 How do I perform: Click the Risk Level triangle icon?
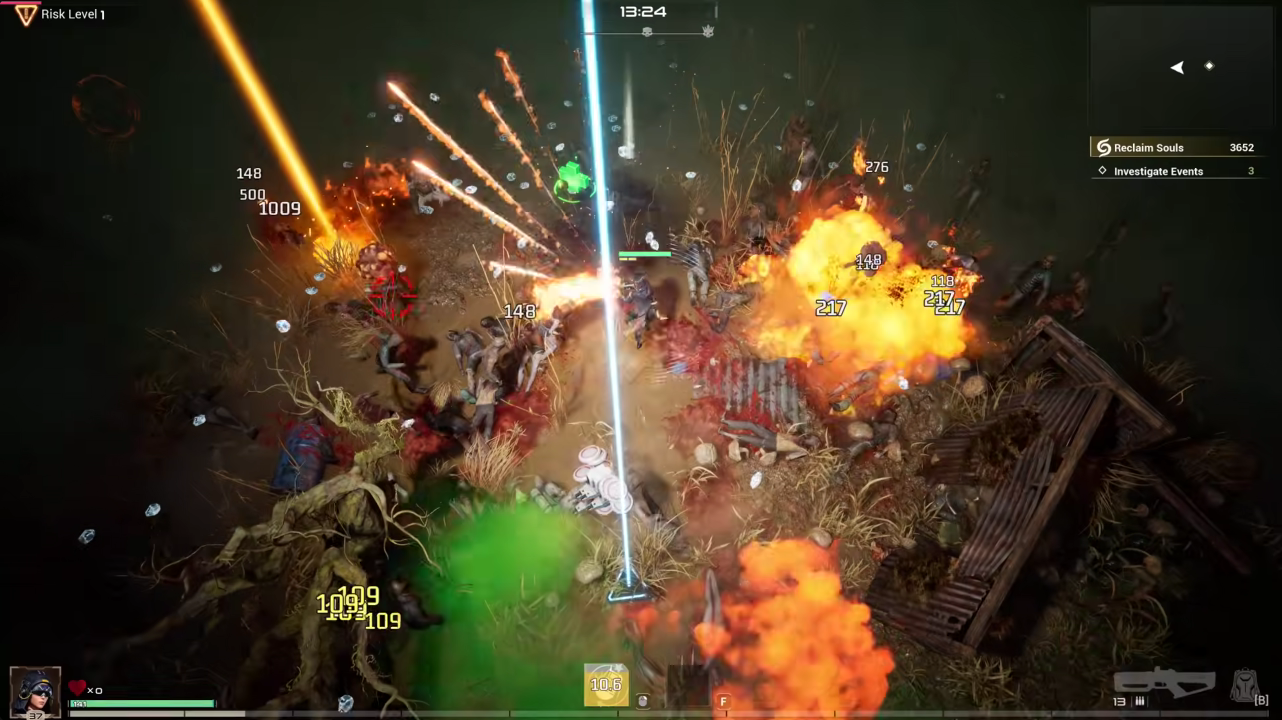25,14
